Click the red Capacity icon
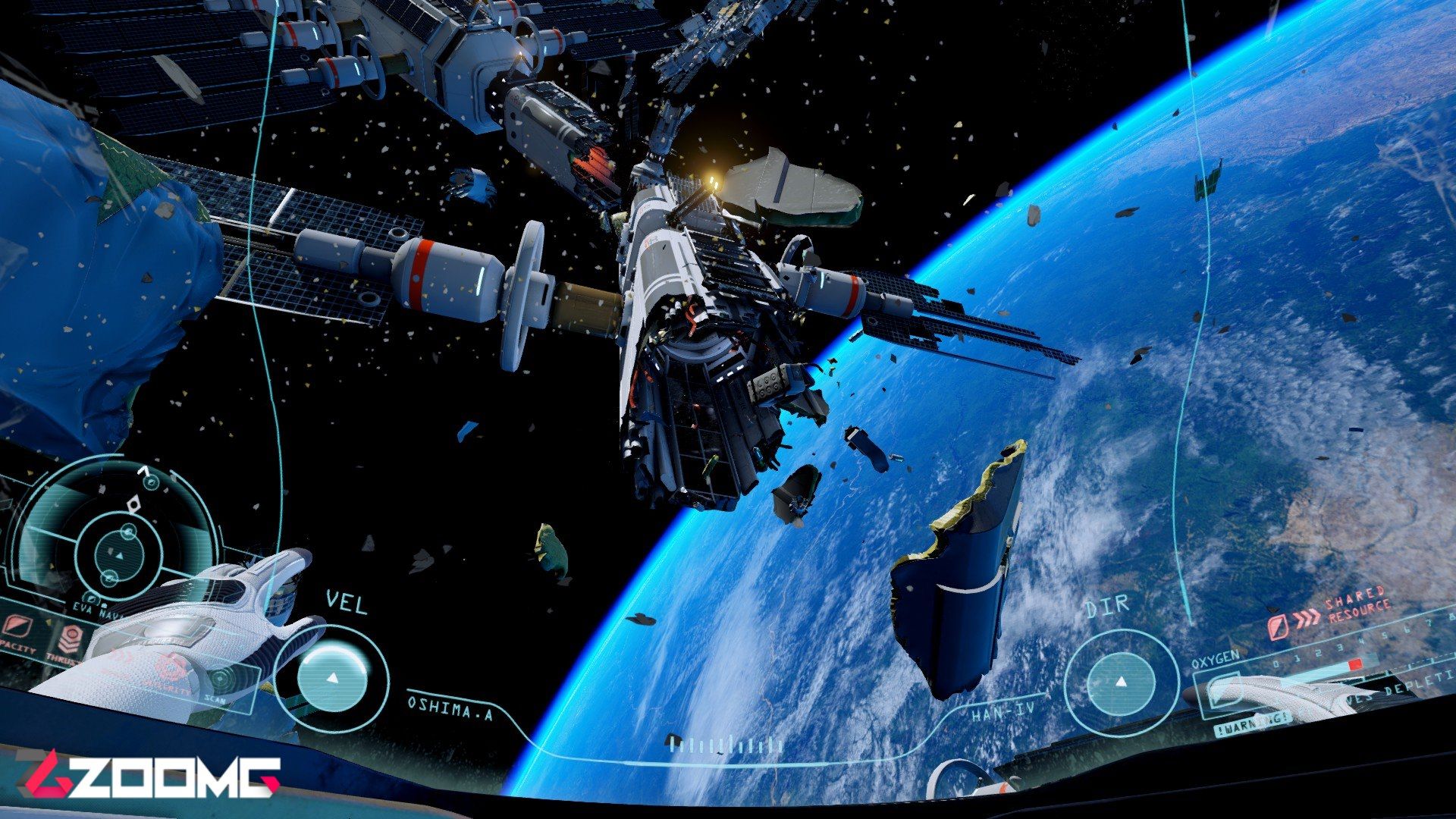 16,626
